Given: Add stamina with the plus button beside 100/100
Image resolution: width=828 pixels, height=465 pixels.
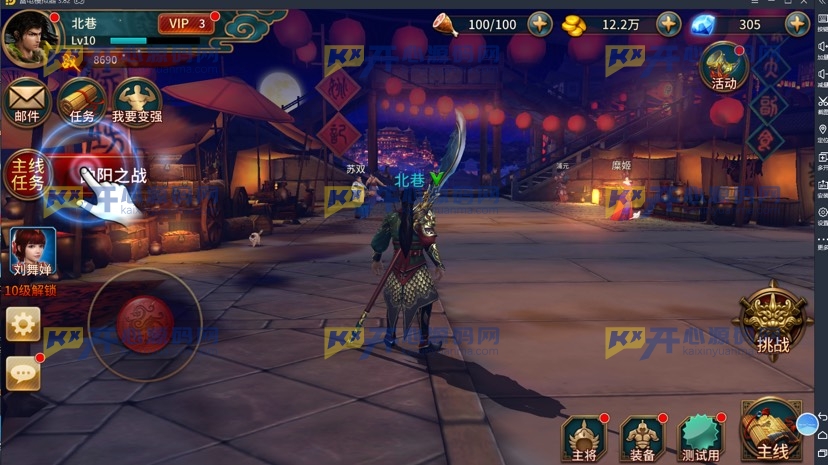Looking at the screenshot, I should pos(540,24).
